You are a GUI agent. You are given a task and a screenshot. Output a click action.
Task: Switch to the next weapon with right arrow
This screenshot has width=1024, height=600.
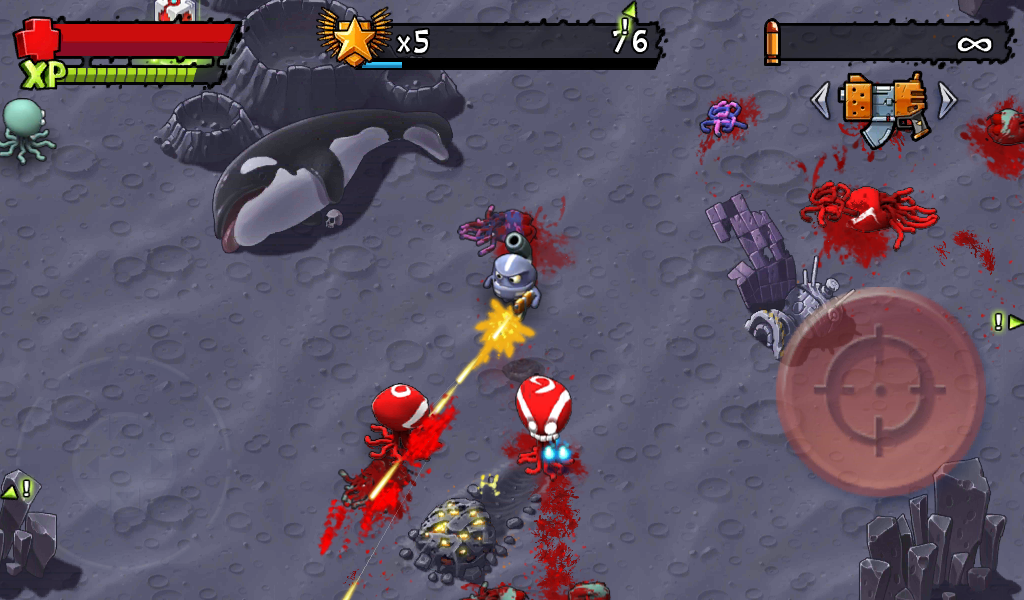click(x=946, y=100)
